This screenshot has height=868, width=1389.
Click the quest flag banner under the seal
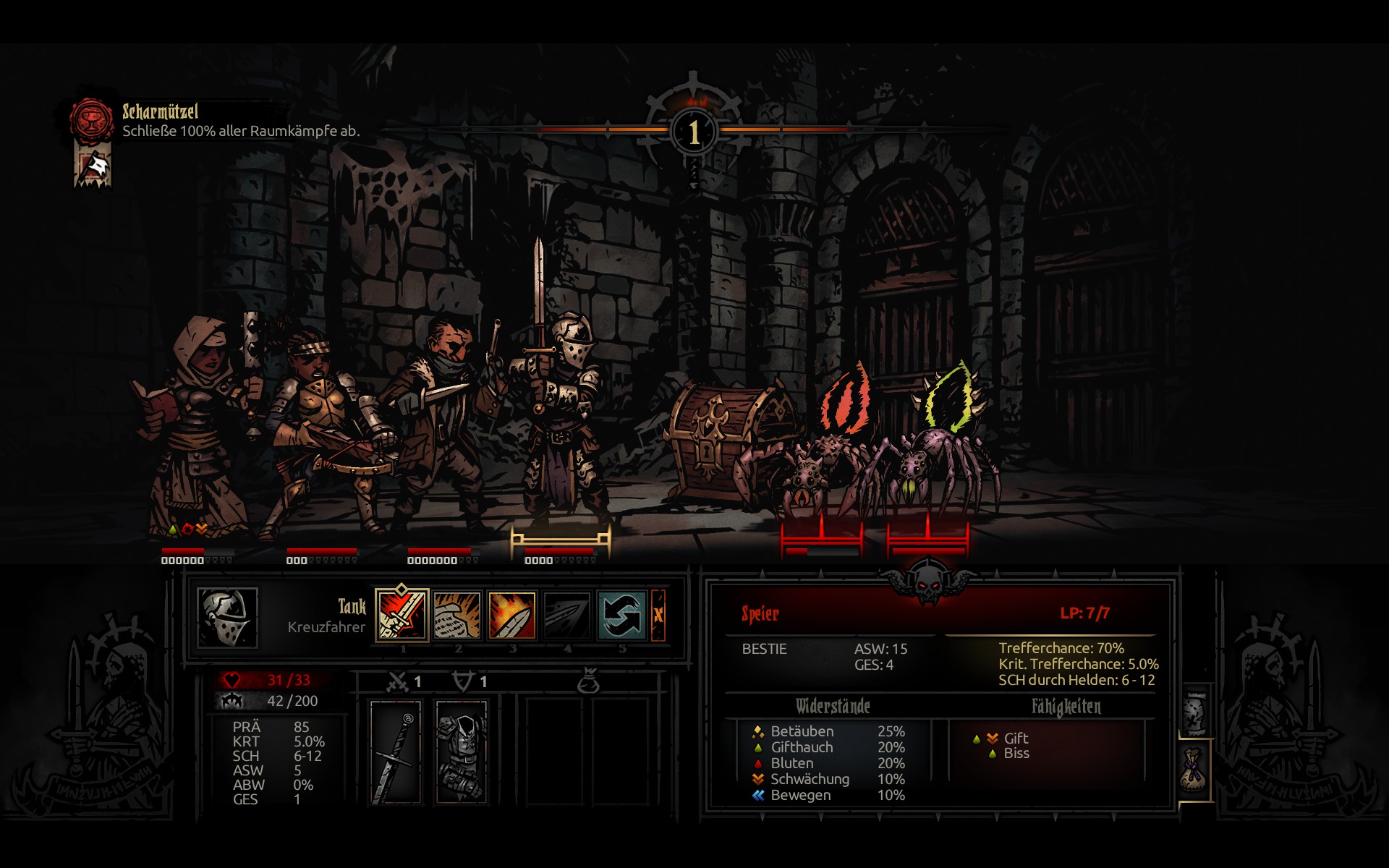pos(93,165)
